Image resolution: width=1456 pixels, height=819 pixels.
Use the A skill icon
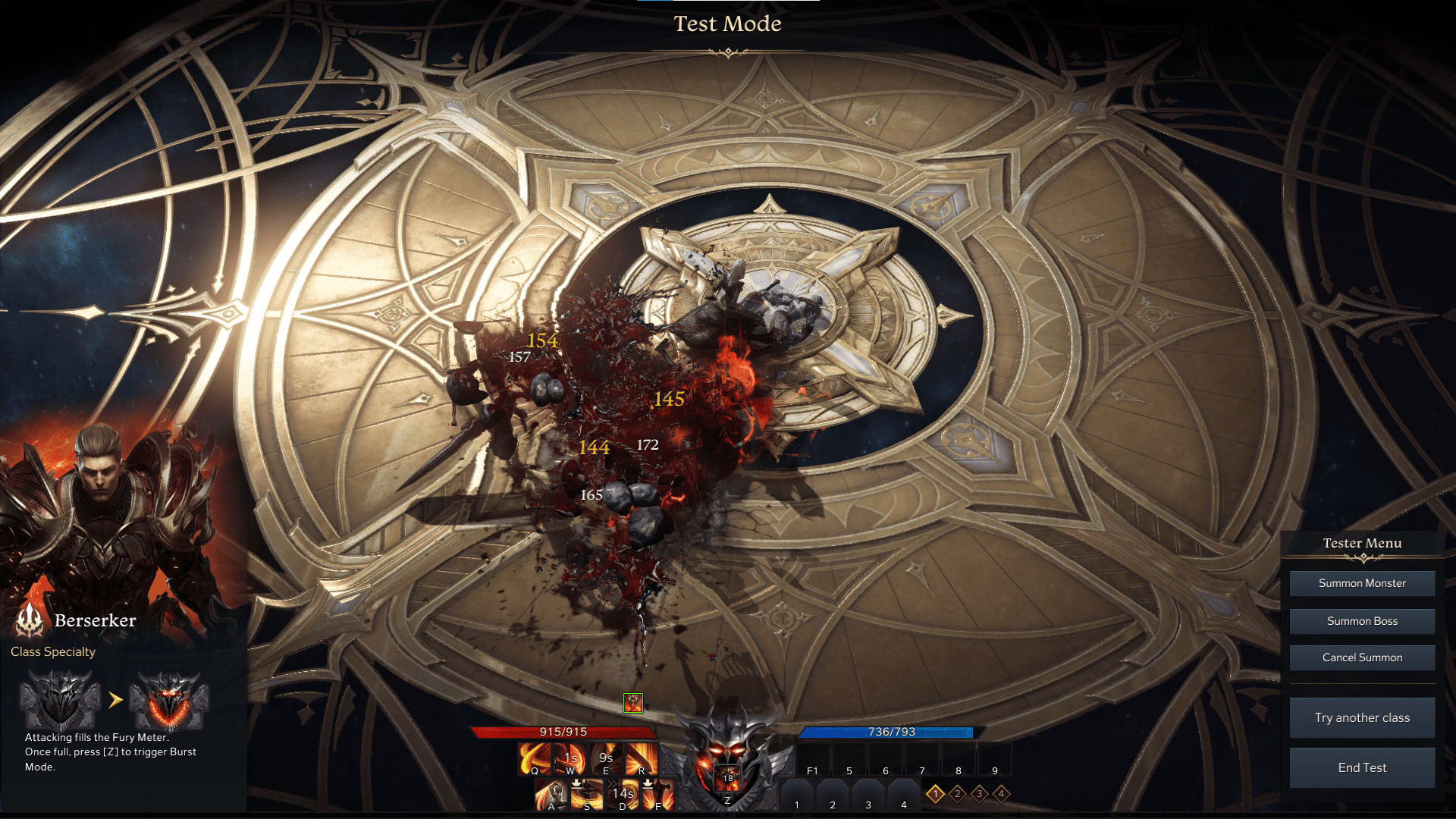click(551, 795)
